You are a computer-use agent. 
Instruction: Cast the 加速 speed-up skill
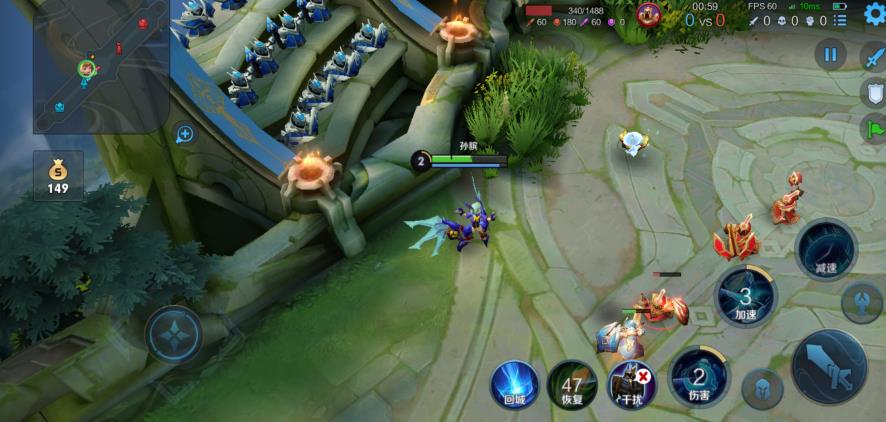click(746, 297)
